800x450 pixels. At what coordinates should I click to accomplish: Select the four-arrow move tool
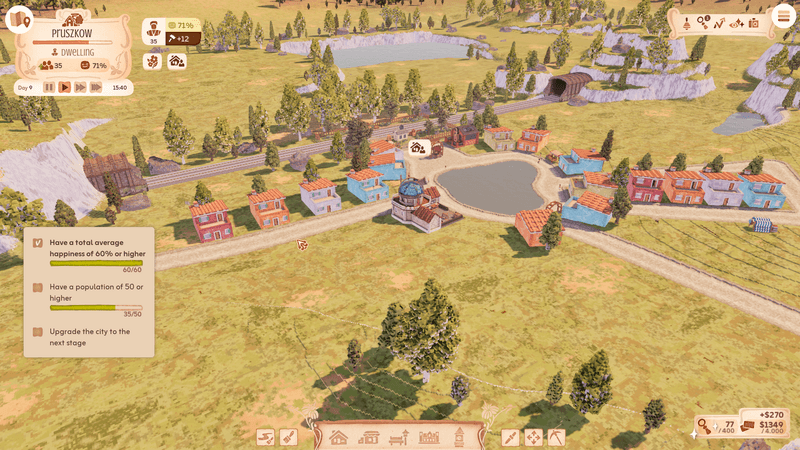click(x=533, y=437)
